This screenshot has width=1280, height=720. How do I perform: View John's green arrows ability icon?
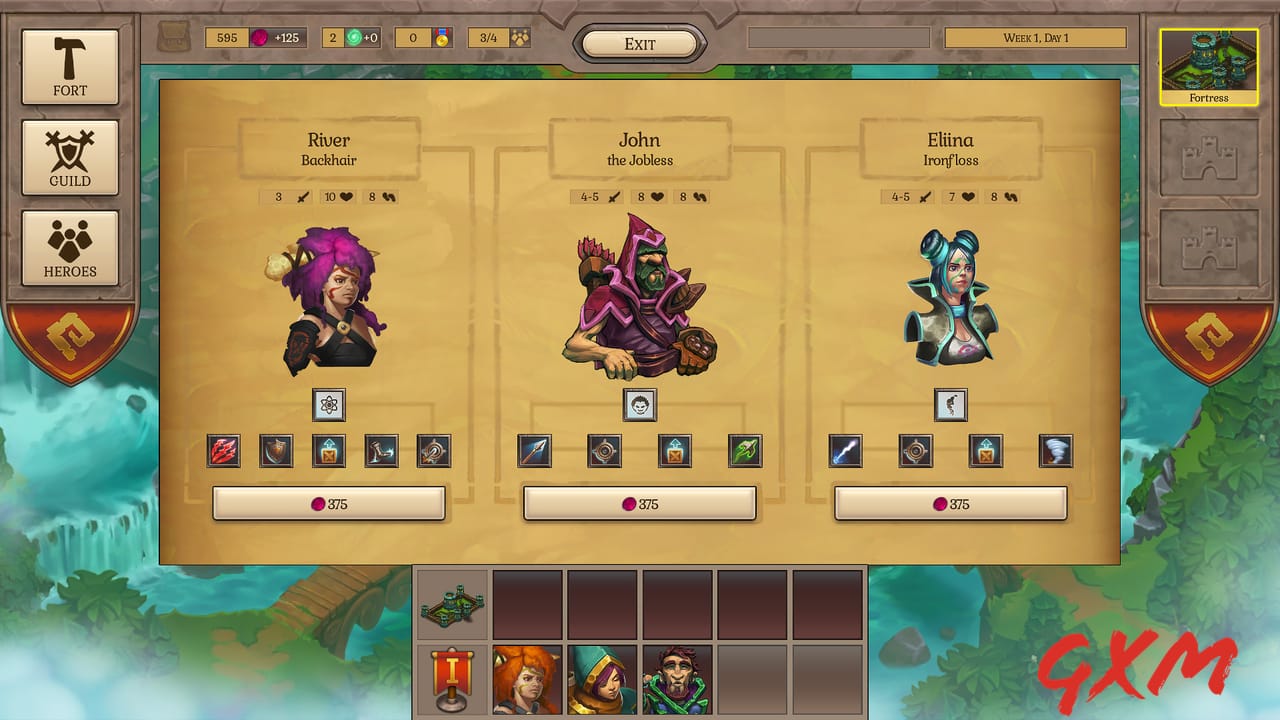[x=745, y=451]
